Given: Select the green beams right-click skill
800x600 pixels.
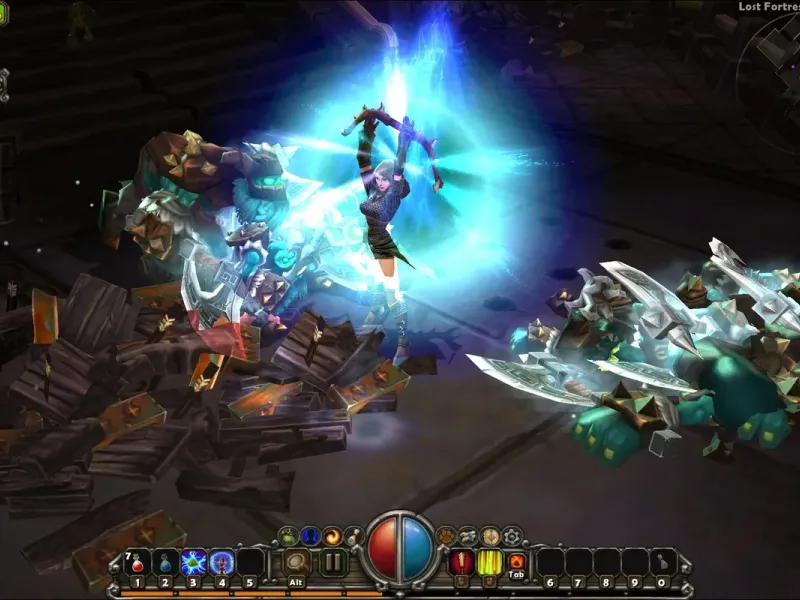Looking at the screenshot, I should coord(490,562).
